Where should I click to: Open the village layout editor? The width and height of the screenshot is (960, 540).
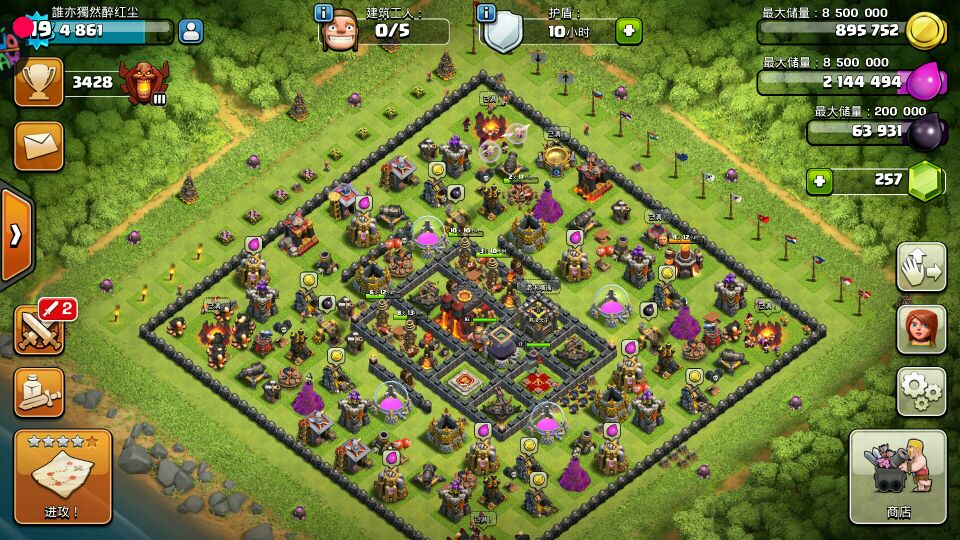click(x=921, y=267)
